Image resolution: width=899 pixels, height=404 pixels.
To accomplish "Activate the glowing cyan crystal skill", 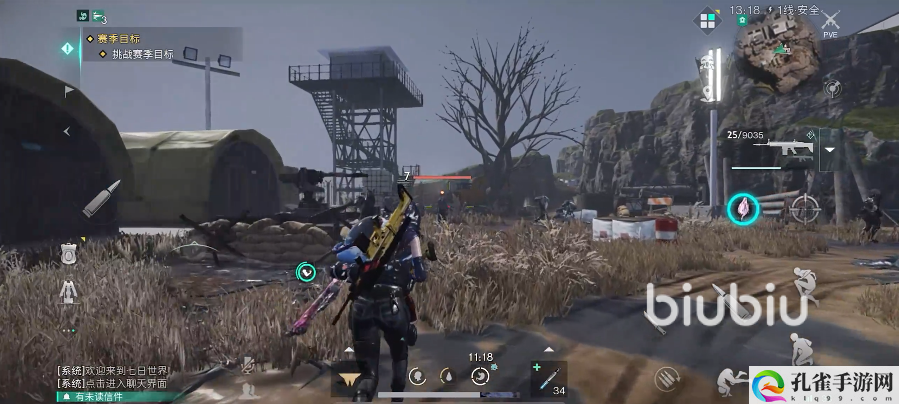I will click(x=743, y=208).
